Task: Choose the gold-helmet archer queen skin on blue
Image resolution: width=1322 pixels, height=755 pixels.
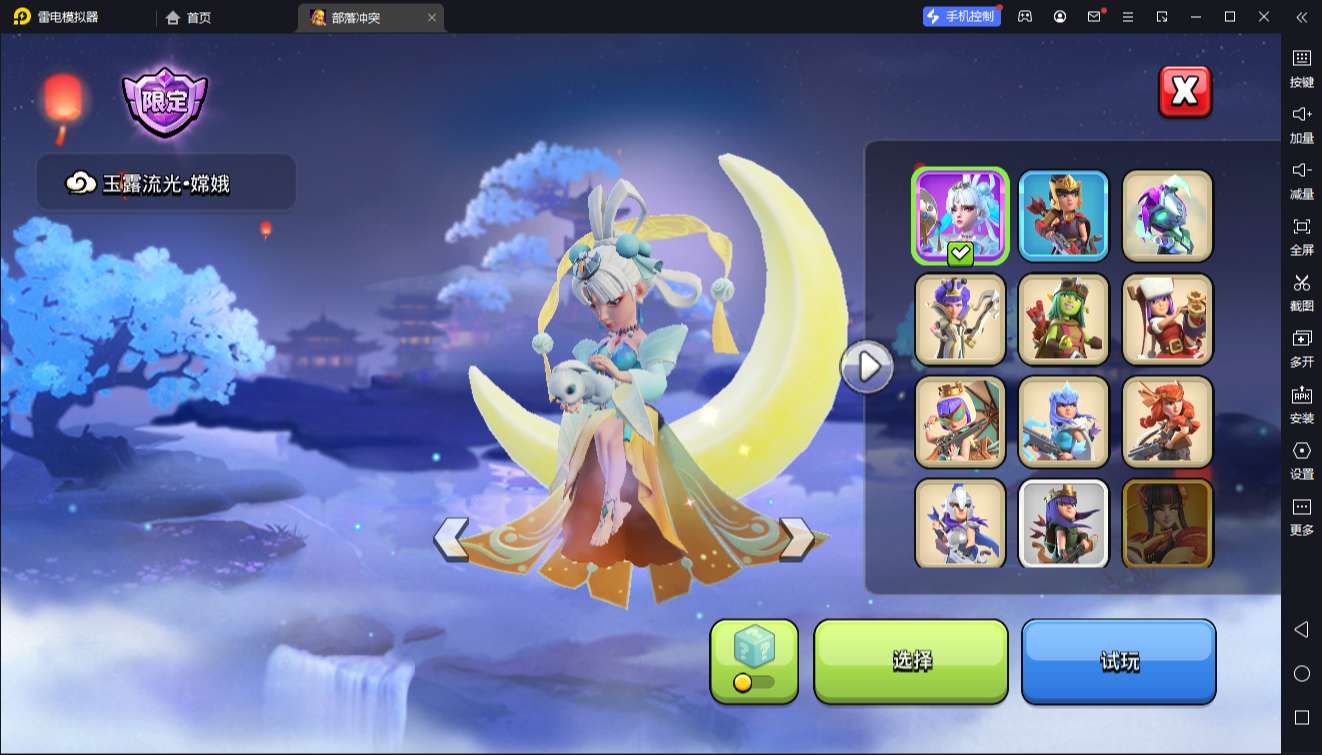Action: (x=1064, y=216)
